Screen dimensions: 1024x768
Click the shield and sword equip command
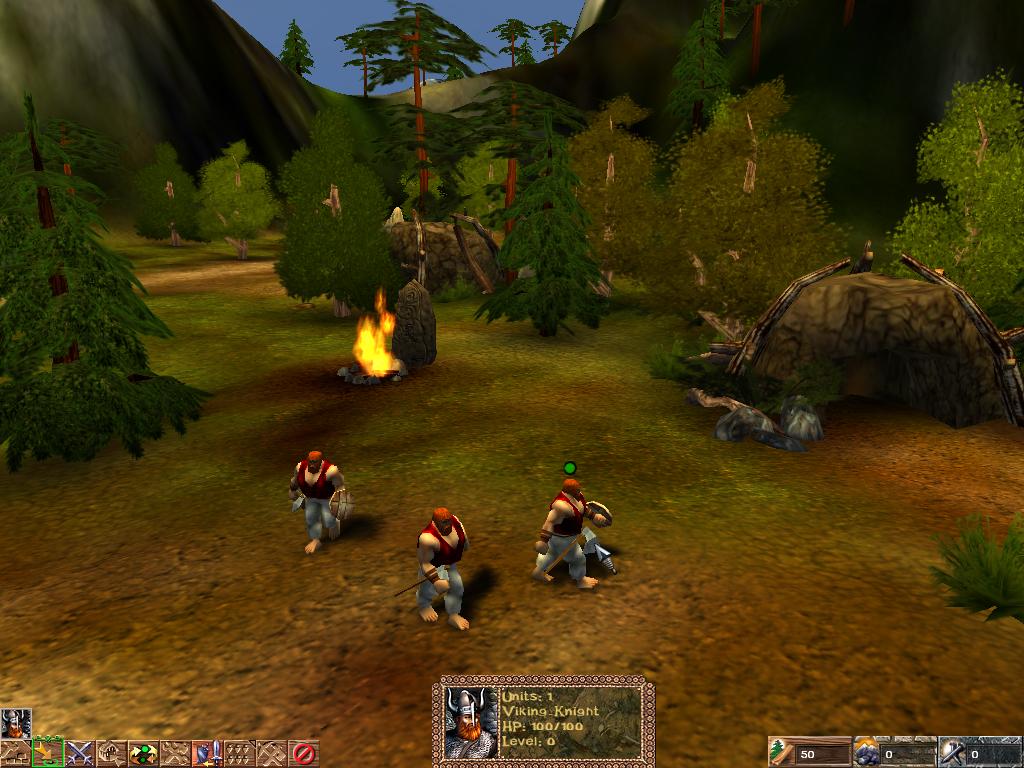[207, 753]
